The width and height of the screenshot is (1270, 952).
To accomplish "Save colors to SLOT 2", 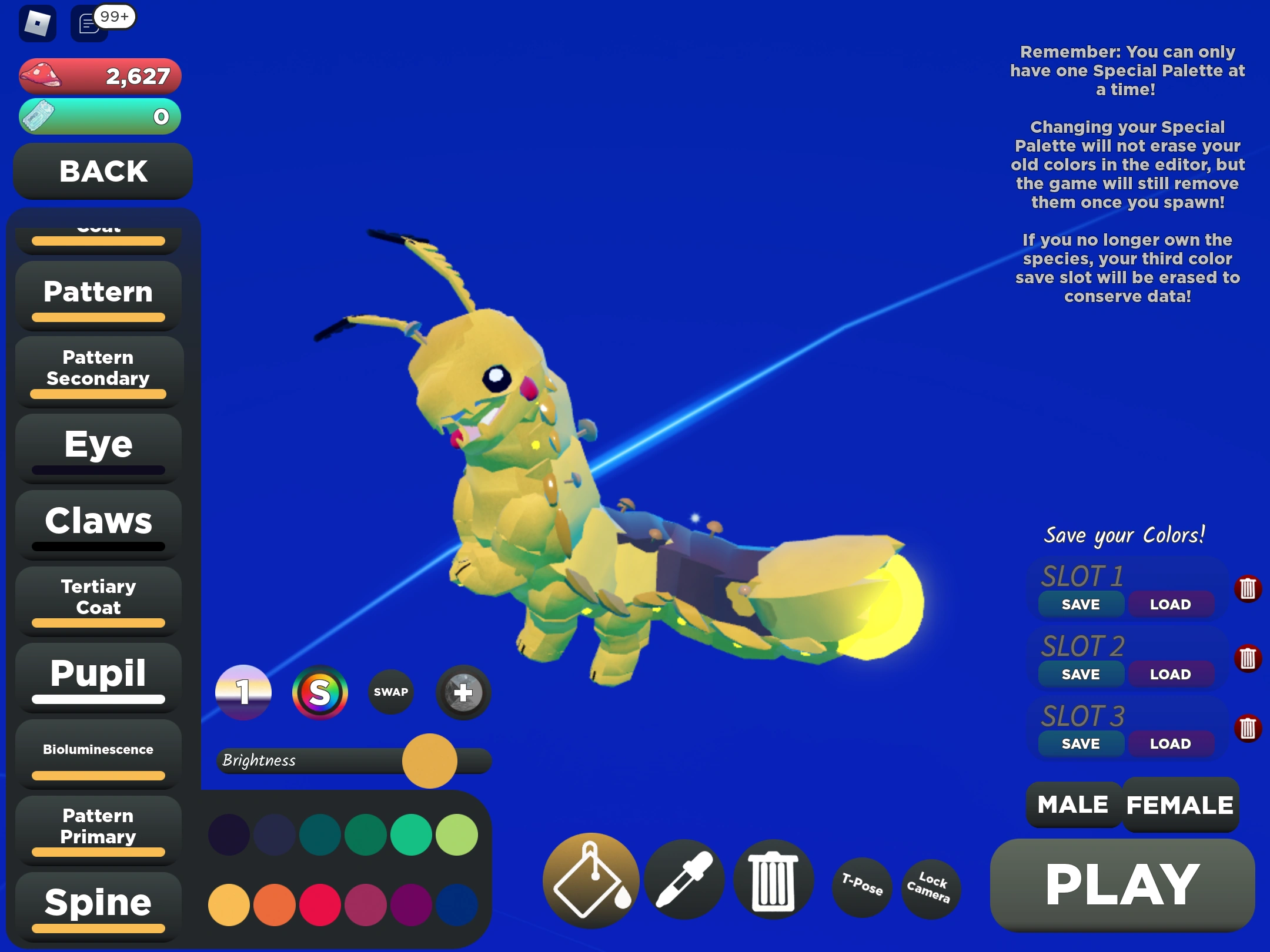I will click(1081, 674).
